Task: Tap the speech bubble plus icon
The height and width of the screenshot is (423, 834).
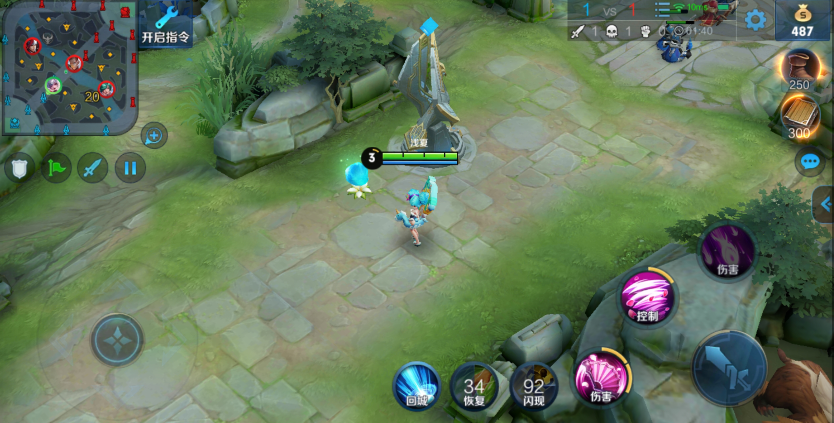Action: pyautogui.click(x=154, y=135)
